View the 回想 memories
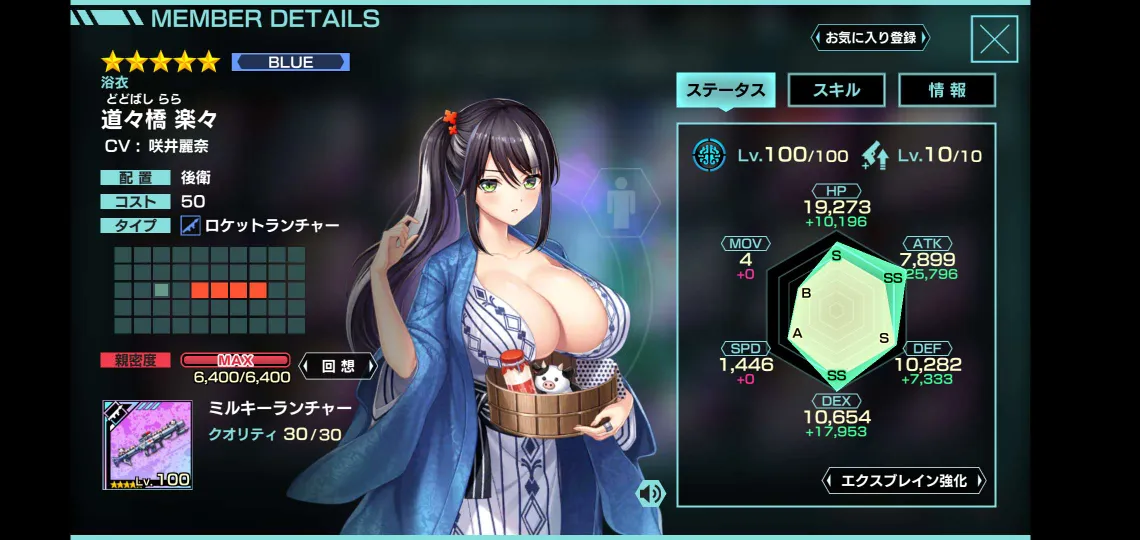1140x540 pixels. [338, 366]
